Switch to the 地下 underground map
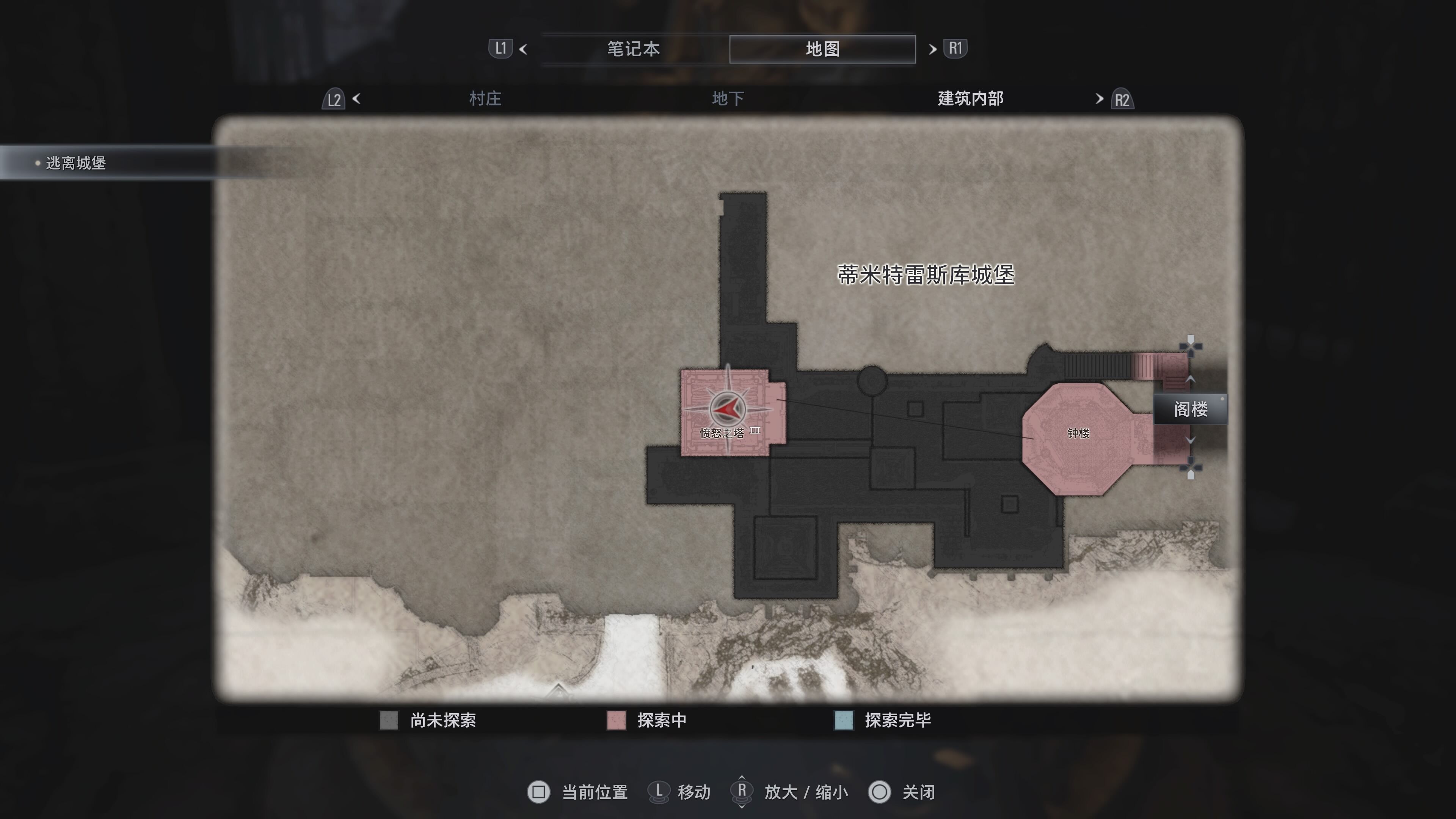The image size is (1456, 819). (728, 99)
